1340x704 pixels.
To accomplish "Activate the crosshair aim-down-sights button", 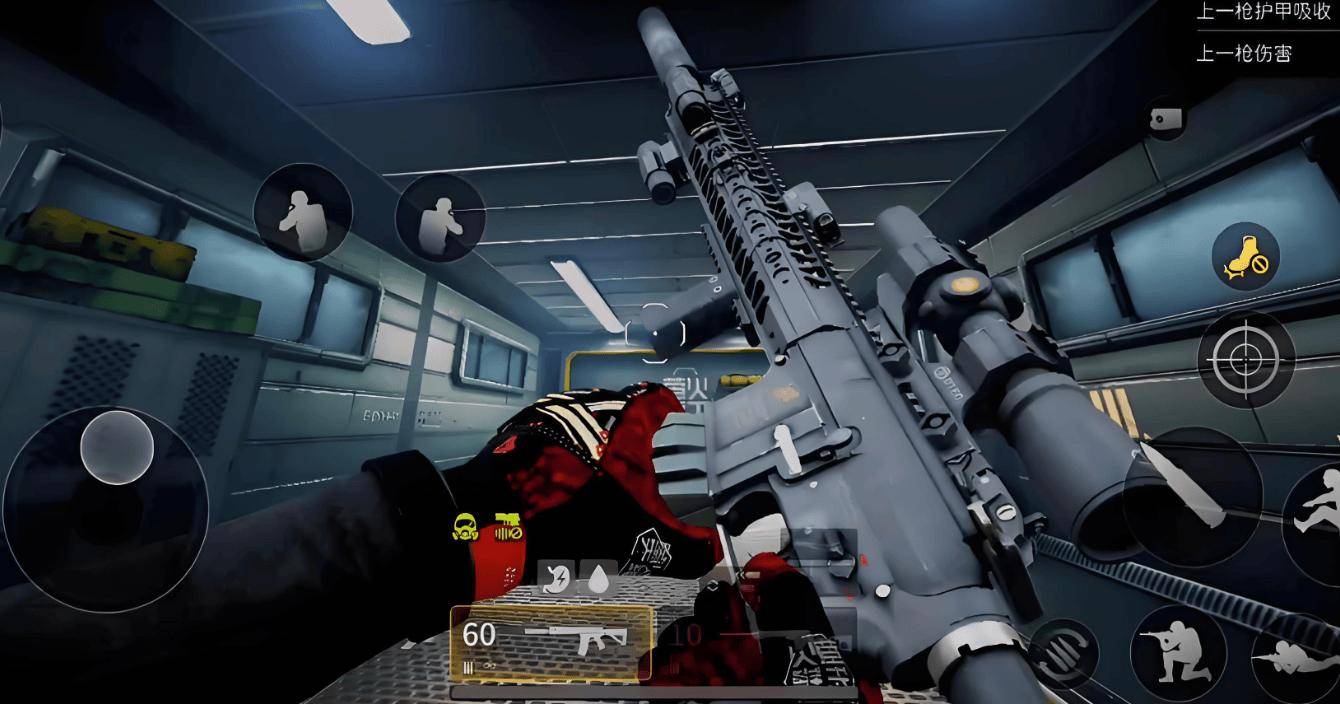I will [x=1246, y=360].
